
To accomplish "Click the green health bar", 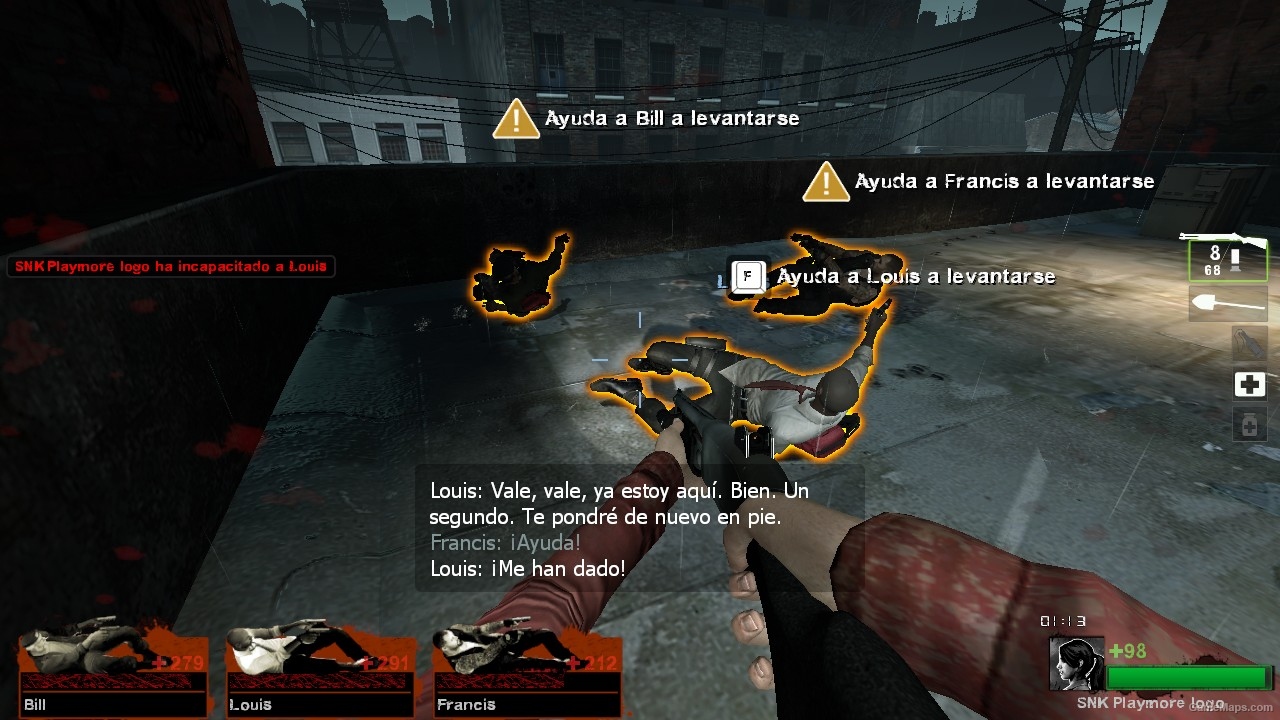I will [1188, 677].
